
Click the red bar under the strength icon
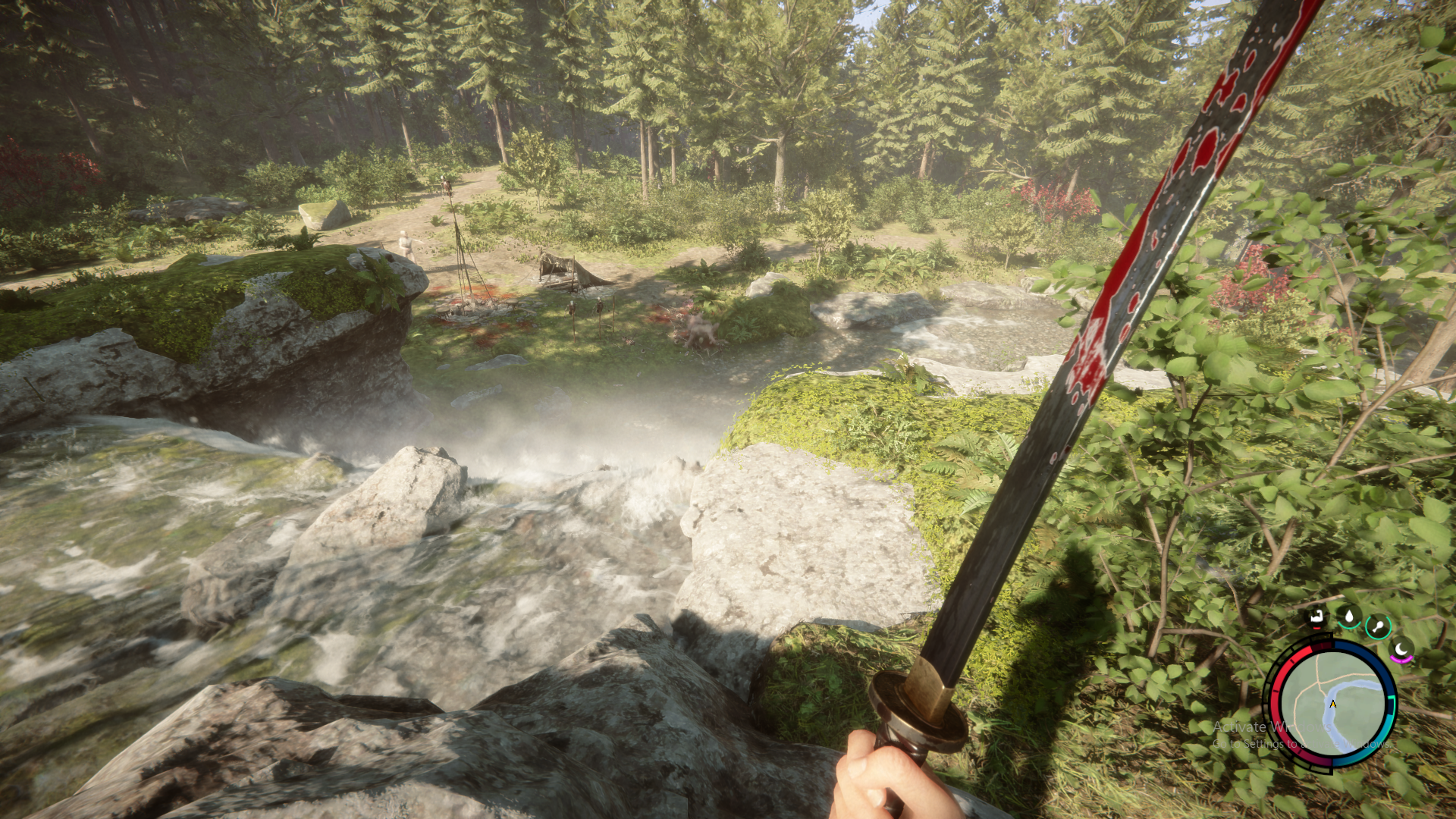pos(1316,628)
